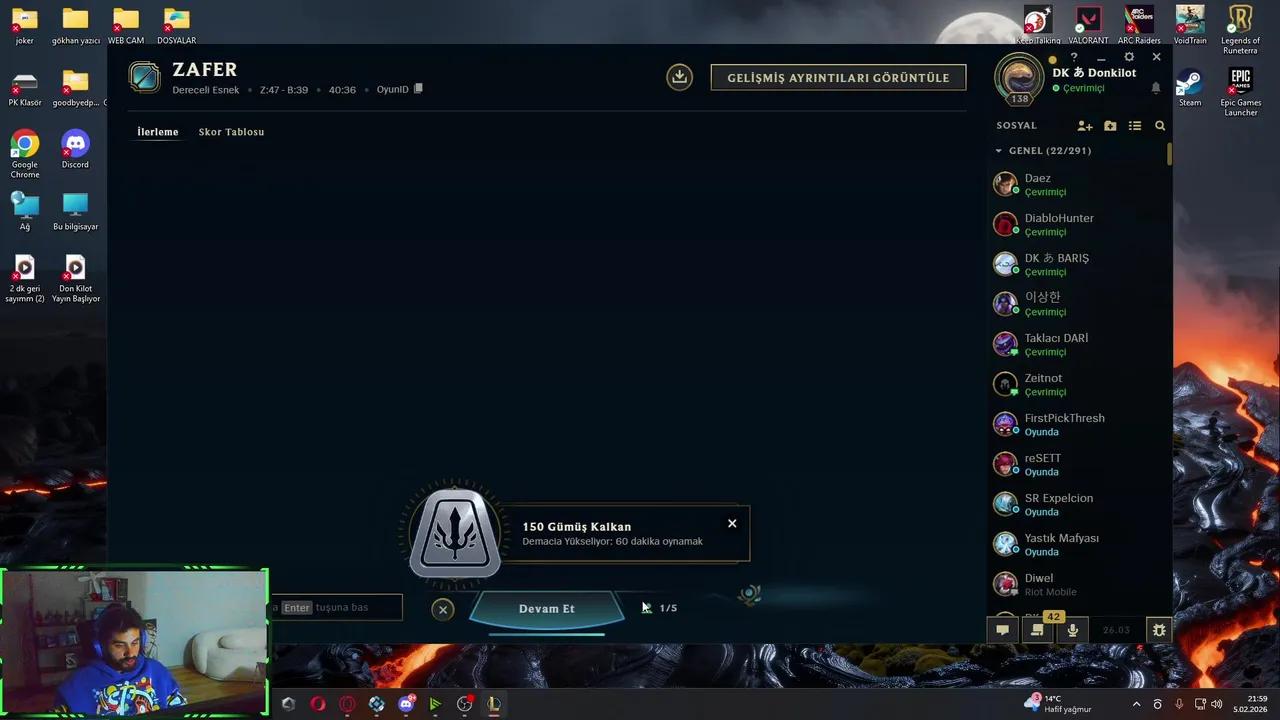Image resolution: width=1280 pixels, height=720 pixels.
Task: Switch to the Skor Tablosu tab
Action: 231,131
